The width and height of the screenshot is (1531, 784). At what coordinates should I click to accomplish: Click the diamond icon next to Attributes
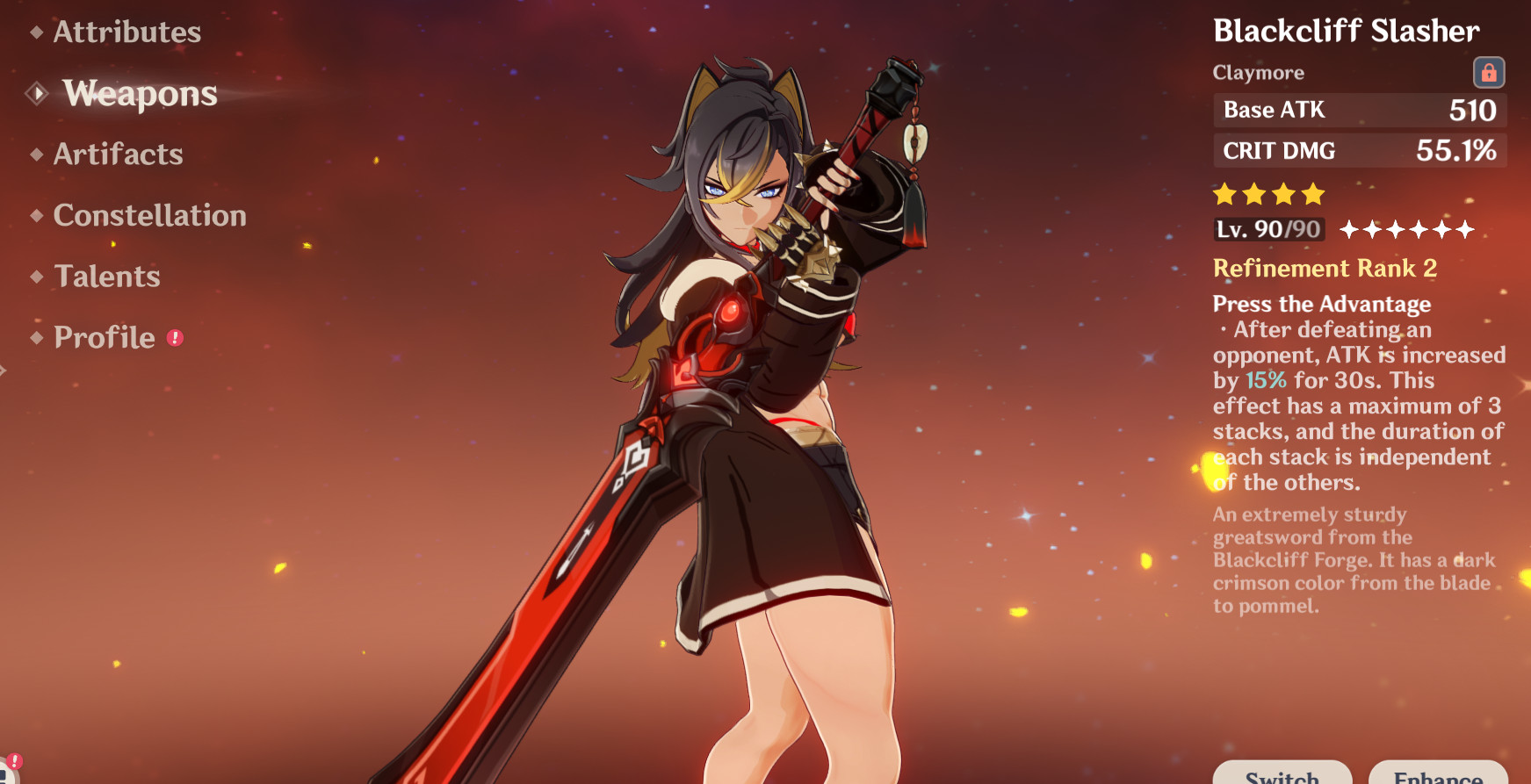point(35,33)
